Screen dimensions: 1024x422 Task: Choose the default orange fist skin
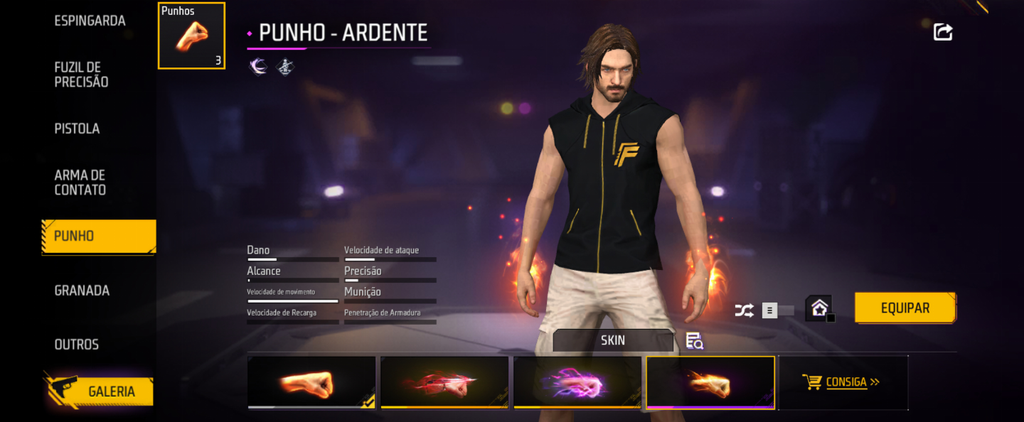pos(312,383)
